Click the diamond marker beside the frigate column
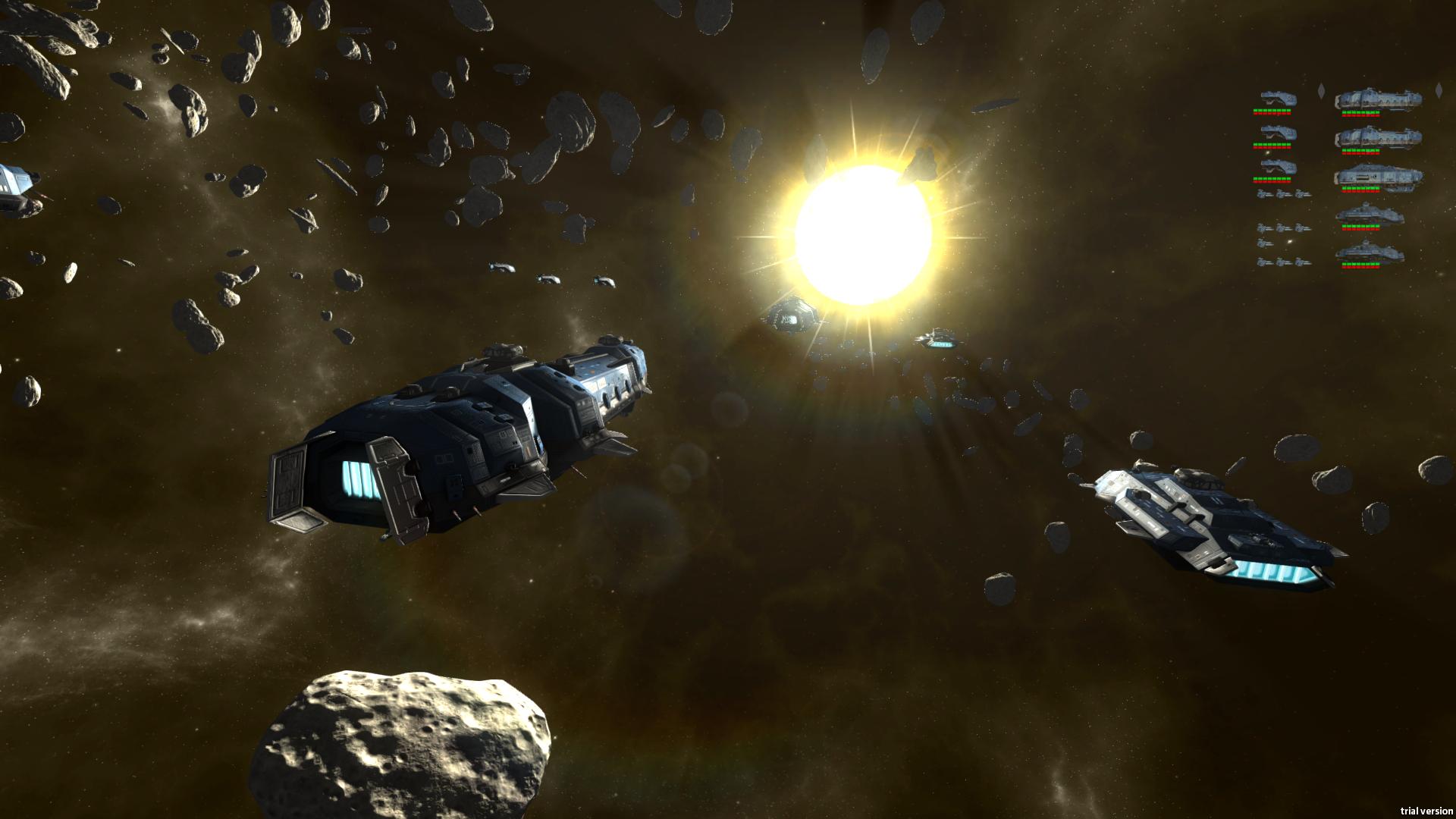This screenshot has width=1456, height=819. pyautogui.click(x=1322, y=90)
